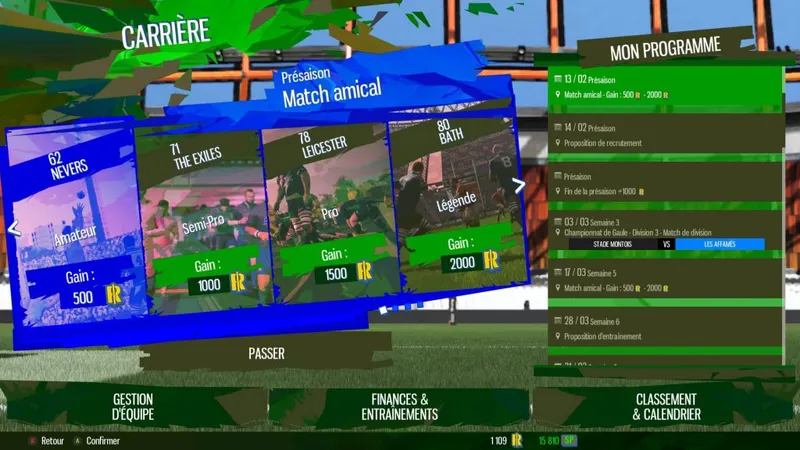Open the 03/03 Championnat de Gaule match entry
Viewport: 800px width, 450px height.
coord(667,232)
